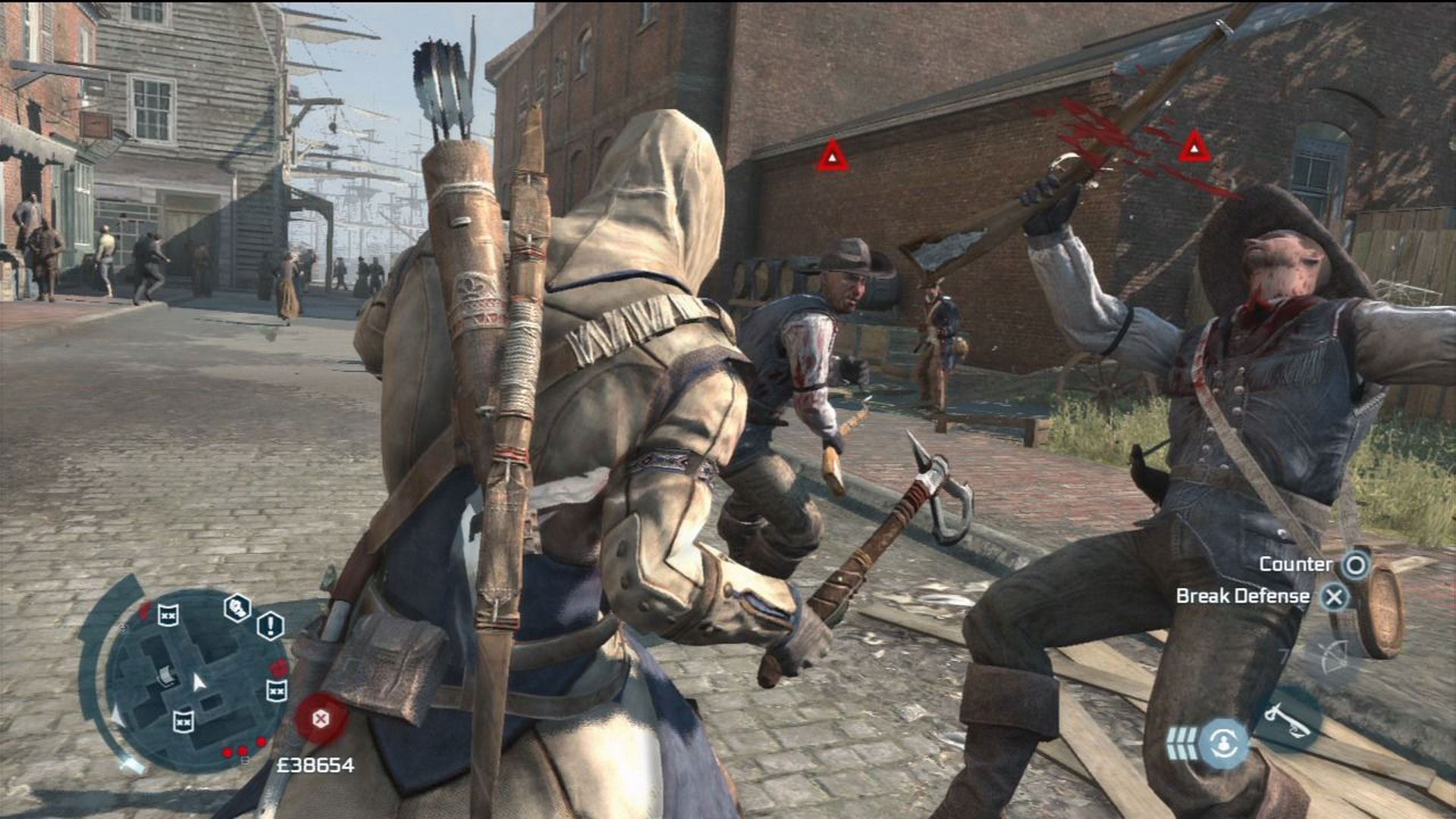Screen dimensions: 1456x819
Task: Click the red notoriety indicator icon
Action: pos(321,717)
